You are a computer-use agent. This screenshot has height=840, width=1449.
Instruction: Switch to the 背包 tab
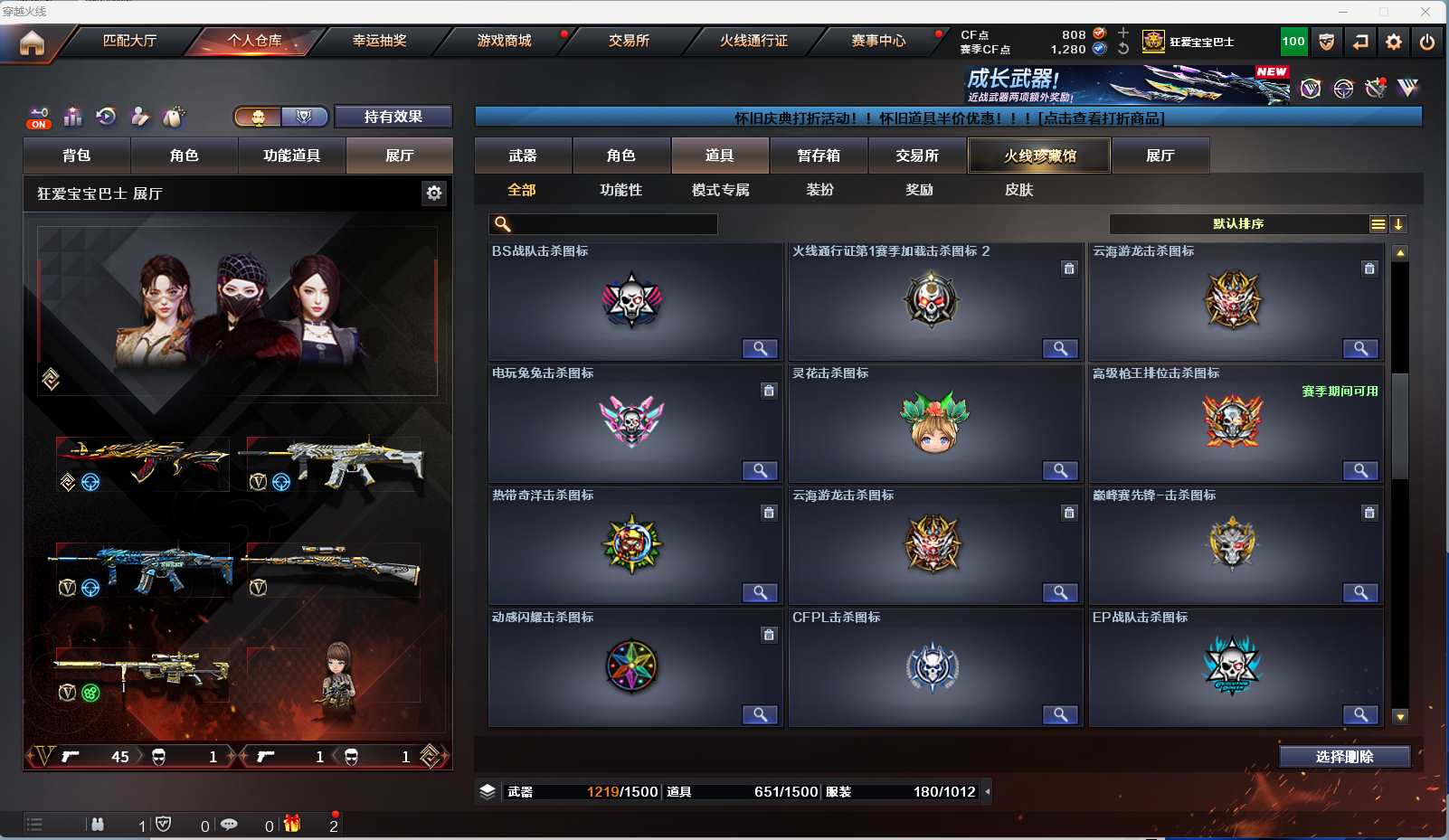77,156
